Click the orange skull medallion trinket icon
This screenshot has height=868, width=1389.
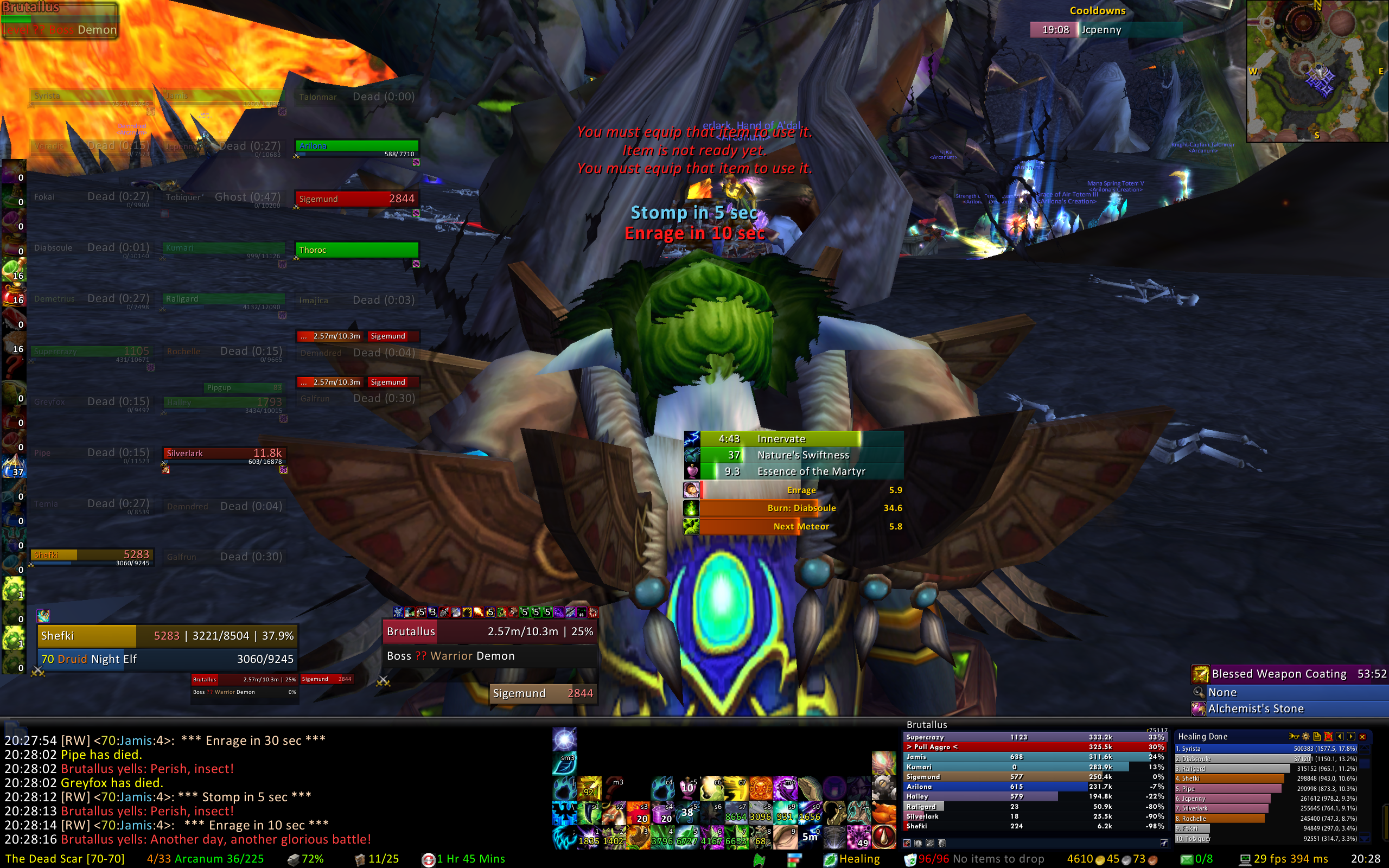pyautogui.click(x=761, y=788)
